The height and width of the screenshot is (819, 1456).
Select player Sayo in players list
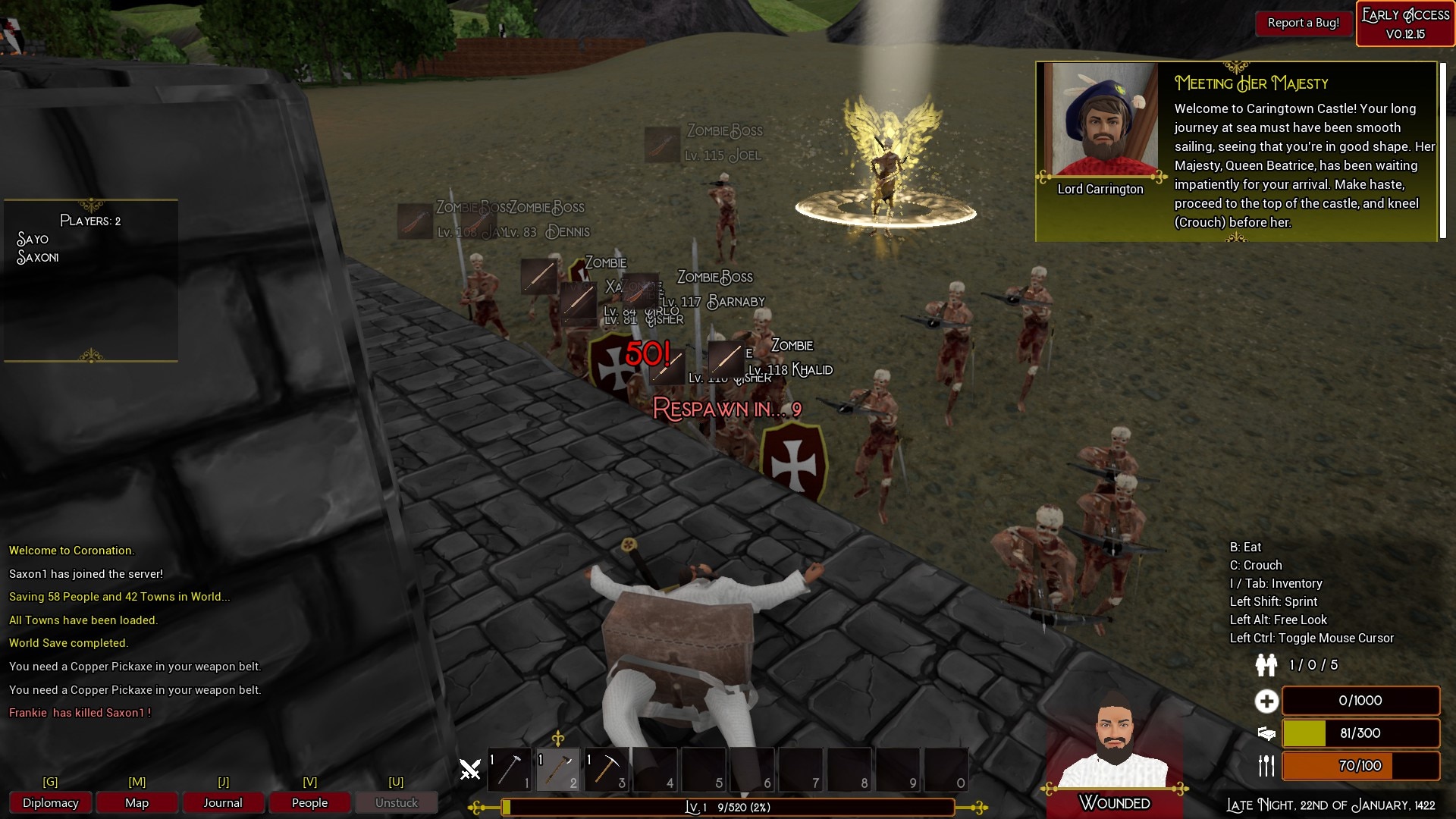point(33,239)
